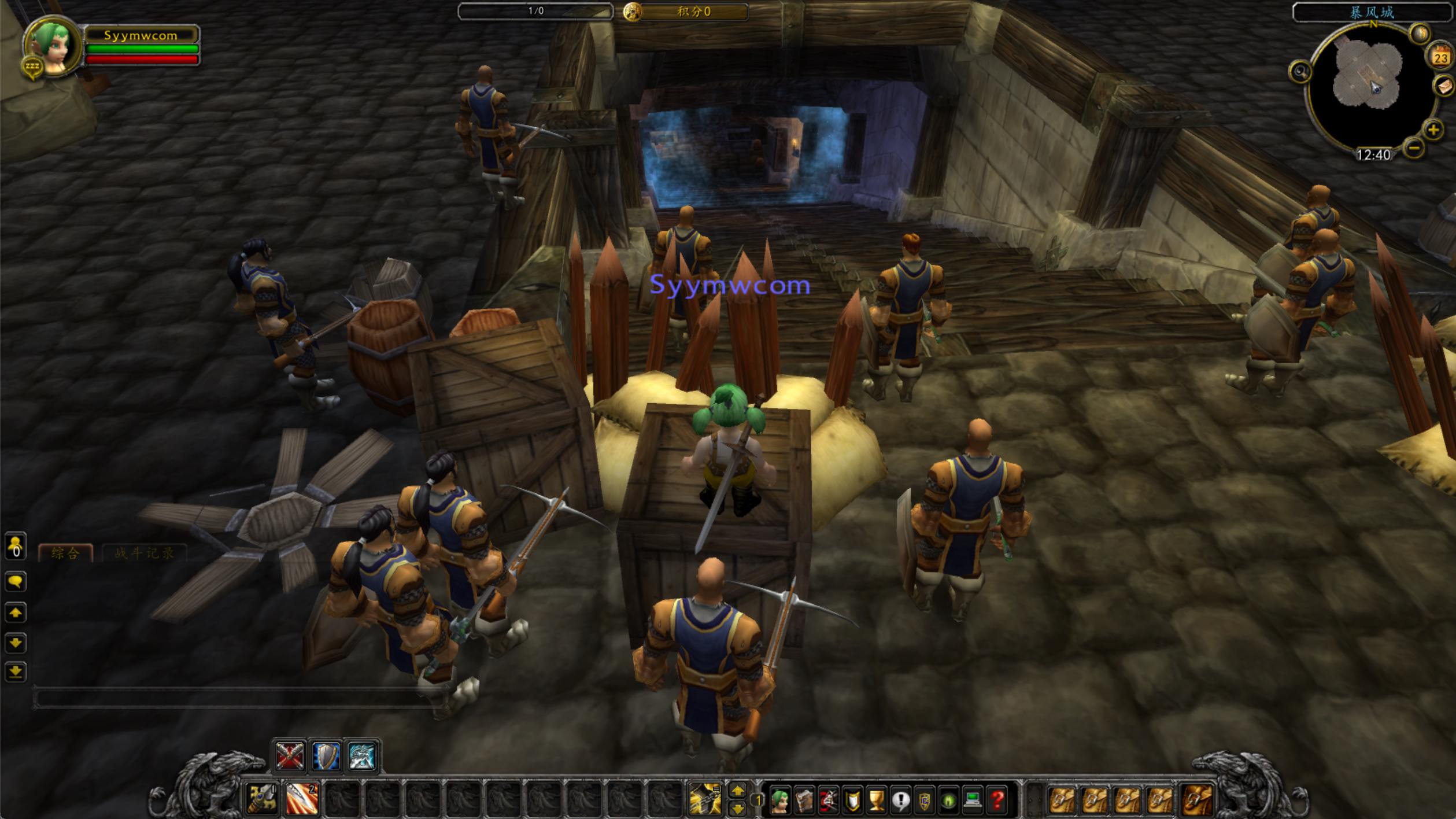
Task: Zoom out the minimap with minus button
Action: point(1414,148)
